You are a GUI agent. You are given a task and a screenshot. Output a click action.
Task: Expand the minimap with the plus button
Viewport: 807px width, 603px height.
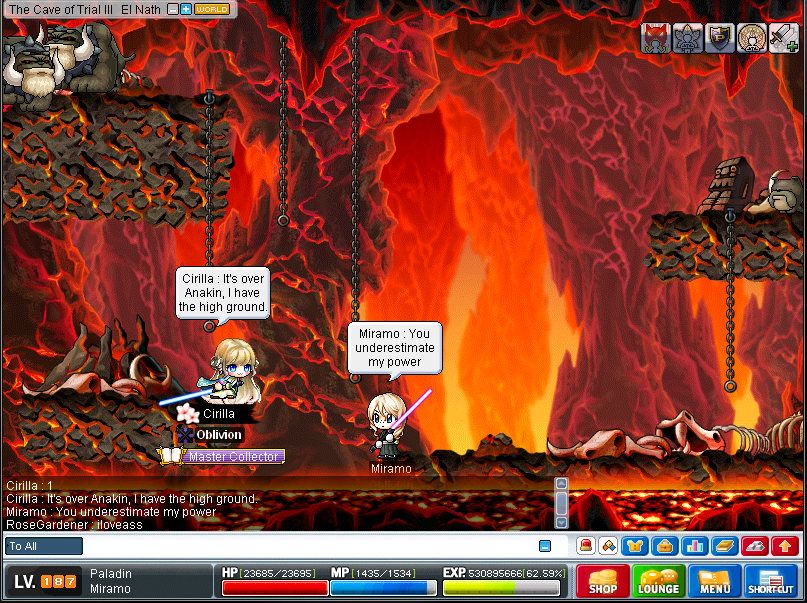[186, 9]
